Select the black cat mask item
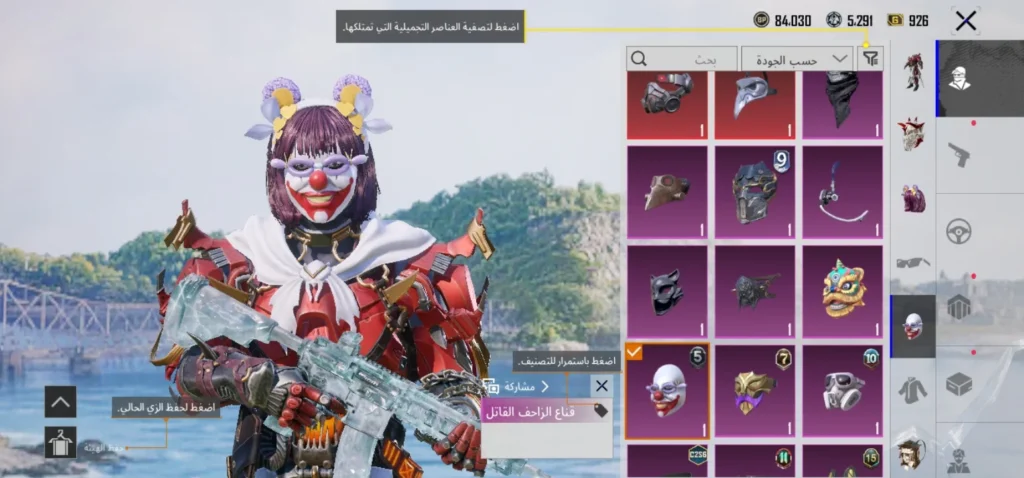Image resolution: width=1024 pixels, height=478 pixels. pos(667,289)
